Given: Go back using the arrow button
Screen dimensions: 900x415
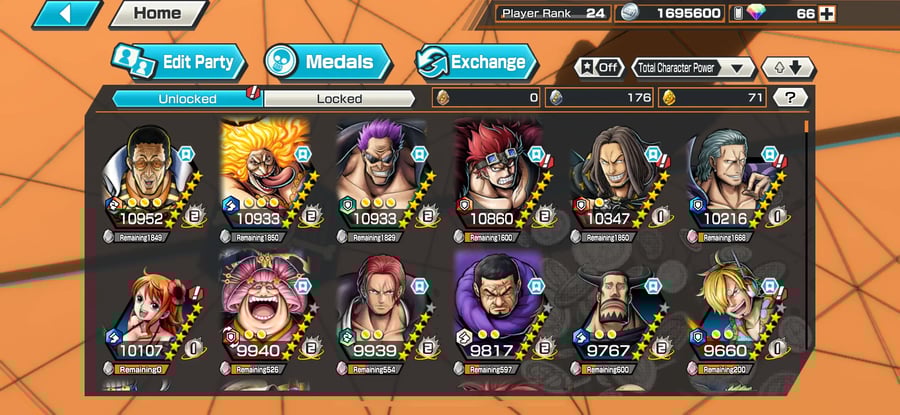Looking at the screenshot, I should [x=67, y=14].
